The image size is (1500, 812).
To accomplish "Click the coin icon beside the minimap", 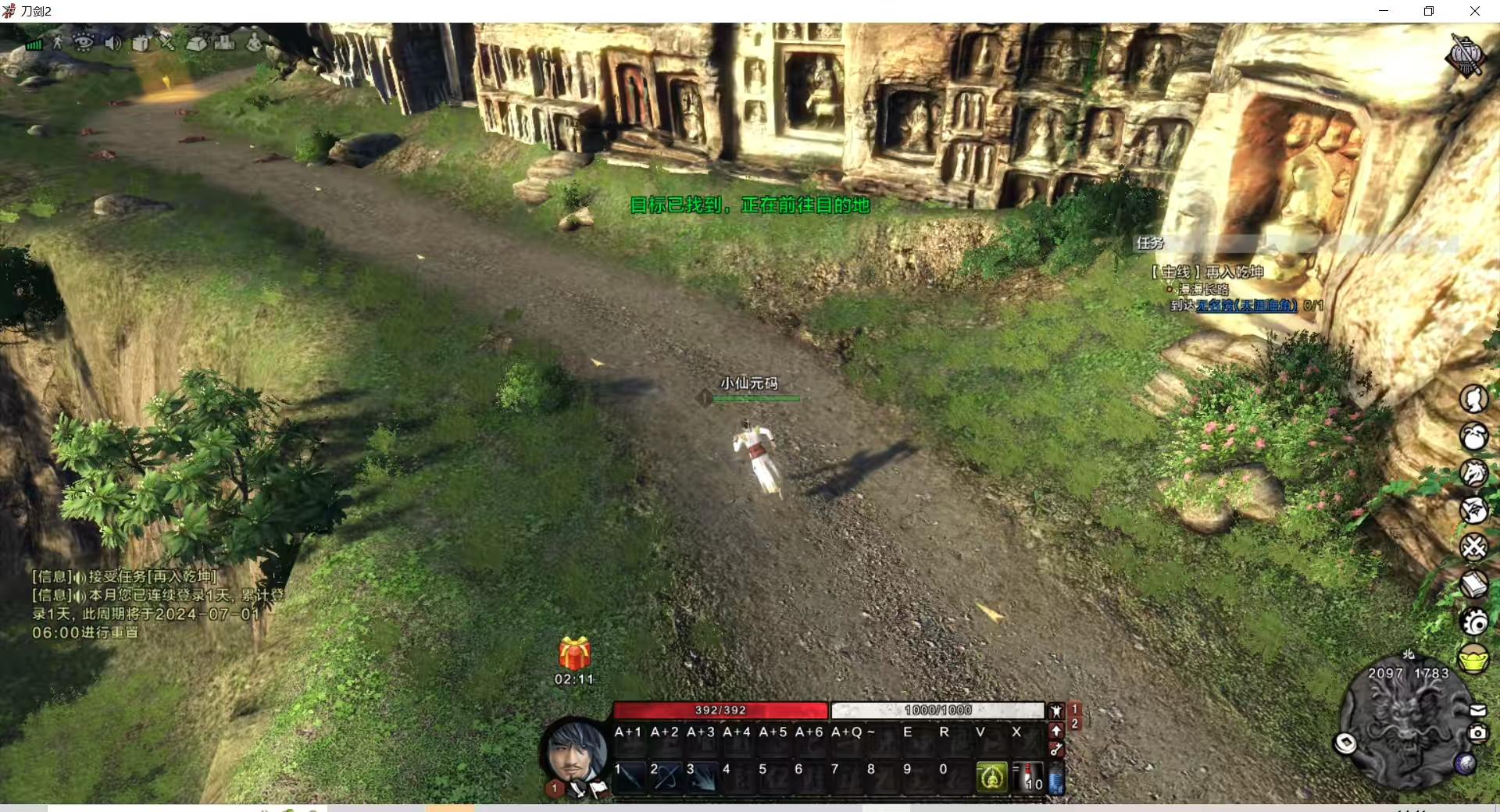I will (x=1345, y=743).
